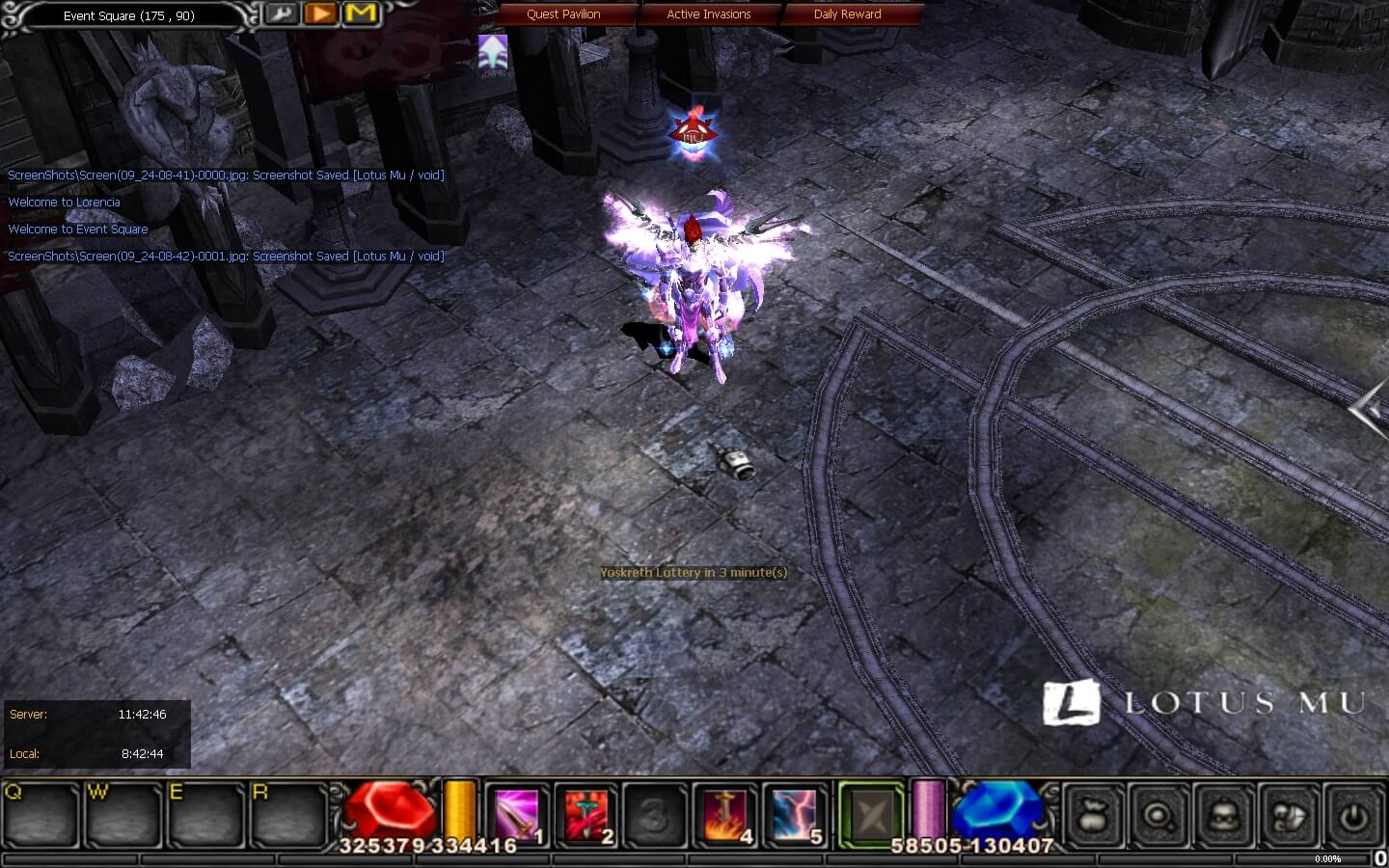Cast the lightning skill in slot 5
This screenshot has height=868, width=1389.
795,815
